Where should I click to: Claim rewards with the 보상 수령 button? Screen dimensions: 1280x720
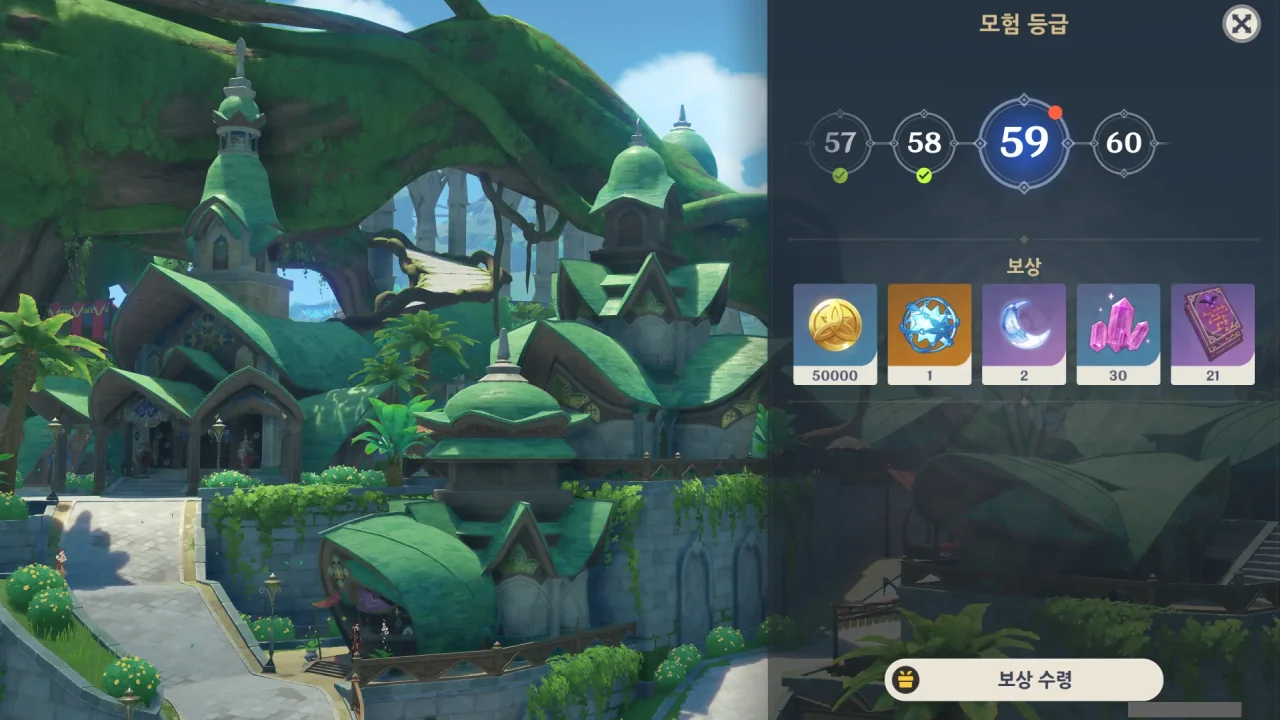click(x=1023, y=680)
